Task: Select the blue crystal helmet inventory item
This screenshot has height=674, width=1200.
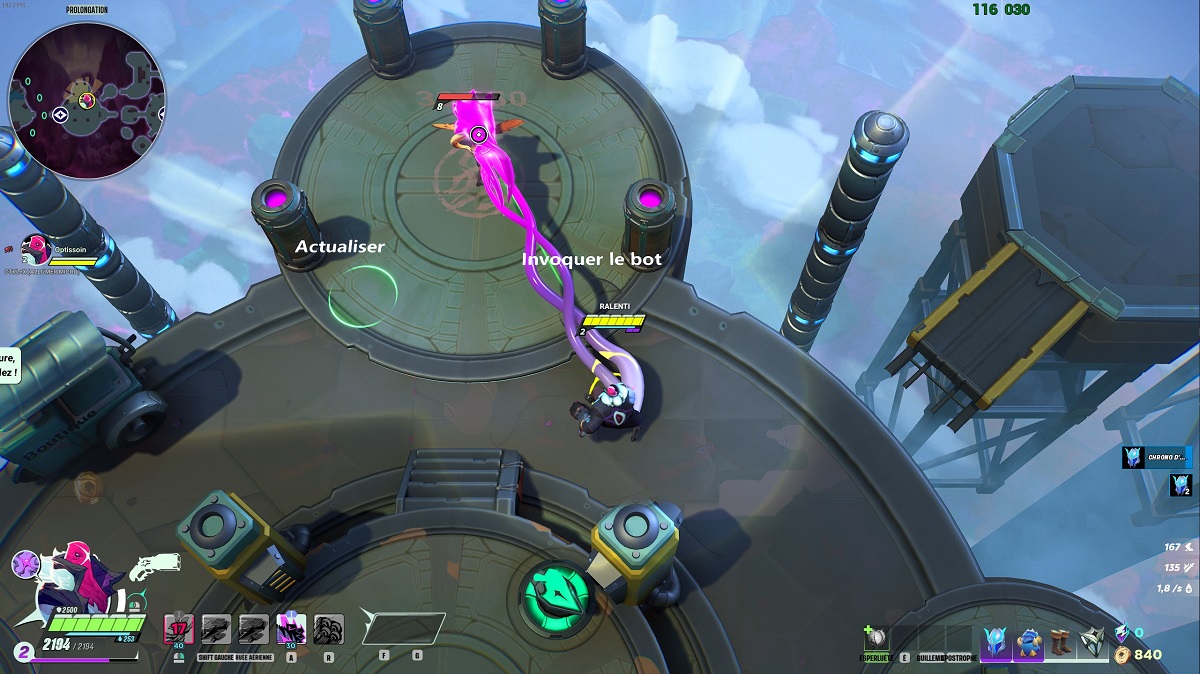Action: [996, 641]
